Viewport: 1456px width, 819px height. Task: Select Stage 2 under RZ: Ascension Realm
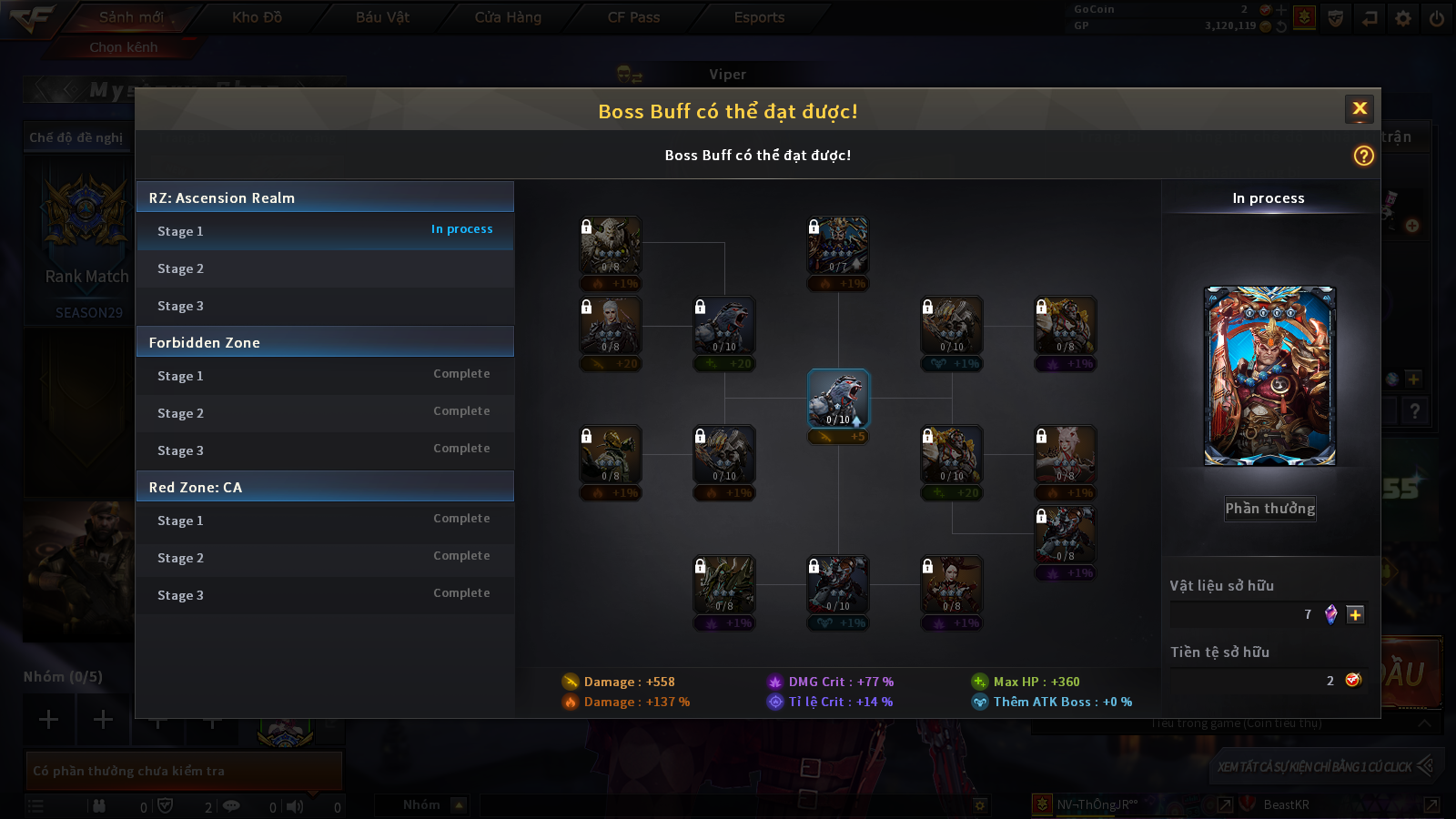[325, 268]
